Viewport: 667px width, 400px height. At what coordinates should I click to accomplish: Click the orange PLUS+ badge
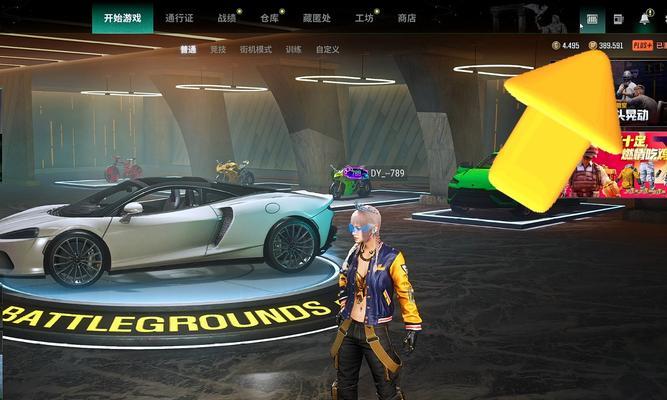(641, 46)
